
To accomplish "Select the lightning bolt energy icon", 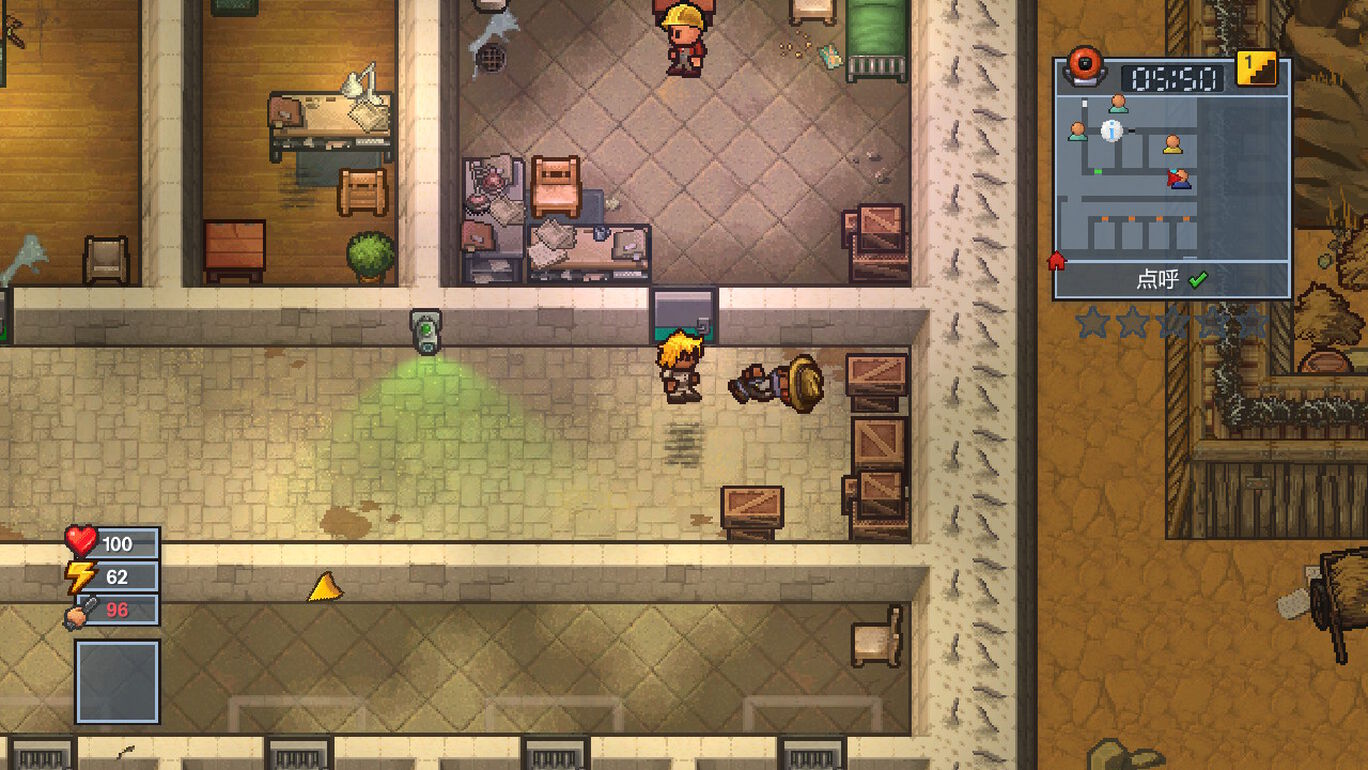I will 82,573.
